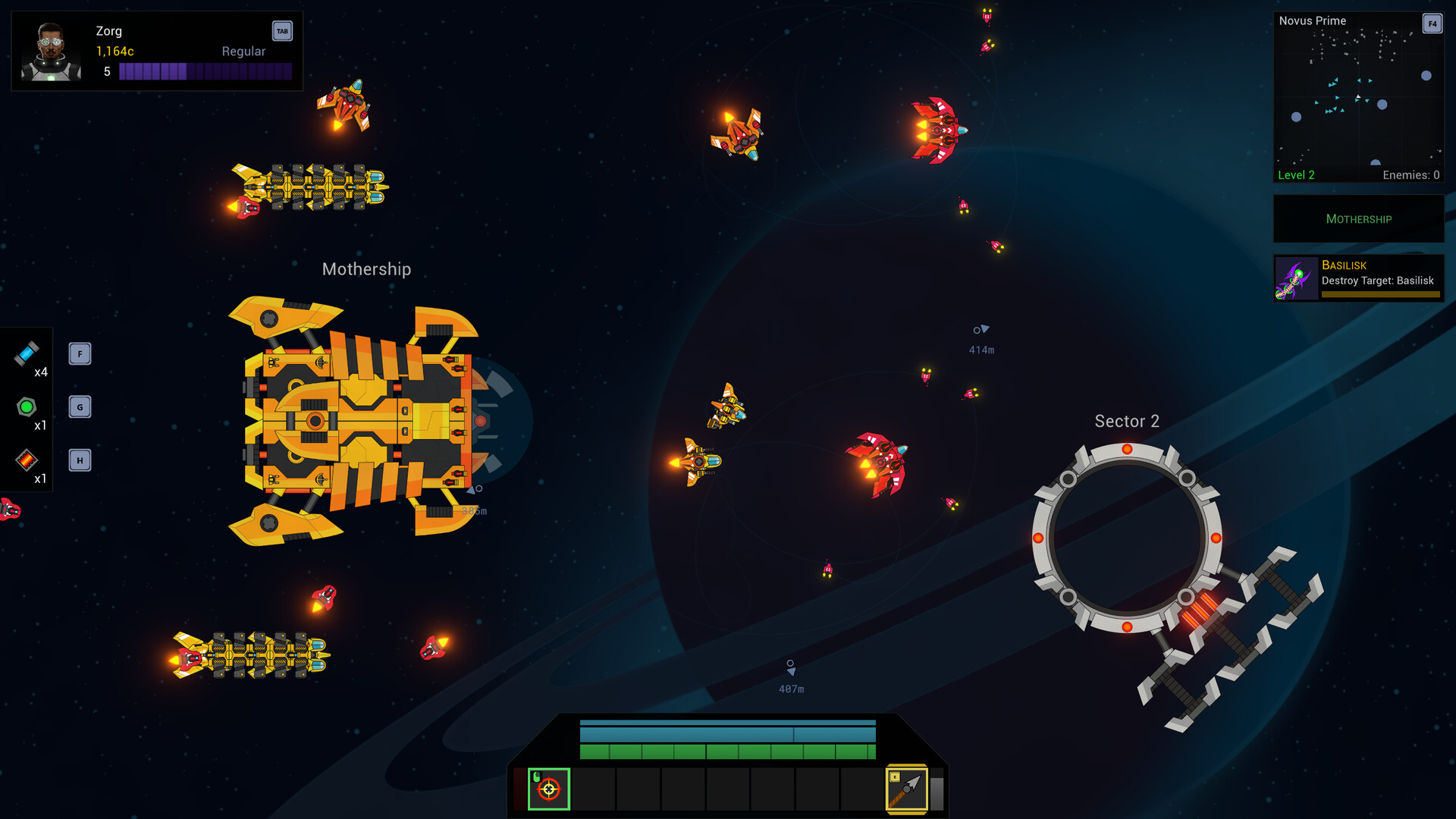Click the Destroy Target: Basilisk mission text
The width and height of the screenshot is (1456, 819).
coord(1379,280)
